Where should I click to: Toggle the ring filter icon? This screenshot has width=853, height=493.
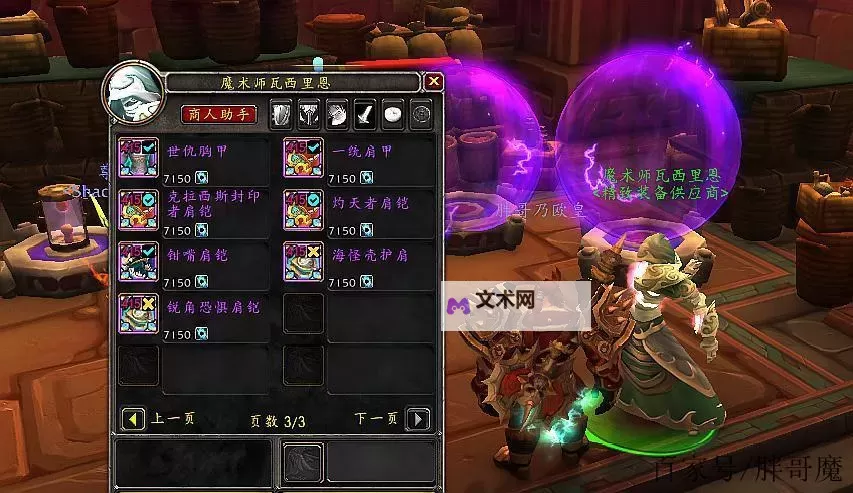click(394, 114)
